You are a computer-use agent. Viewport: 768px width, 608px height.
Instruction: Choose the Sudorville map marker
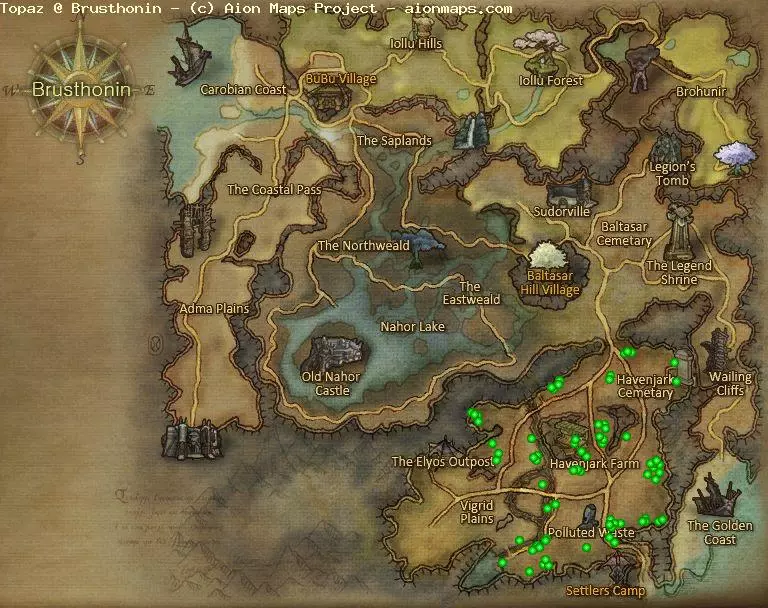[x=565, y=192]
